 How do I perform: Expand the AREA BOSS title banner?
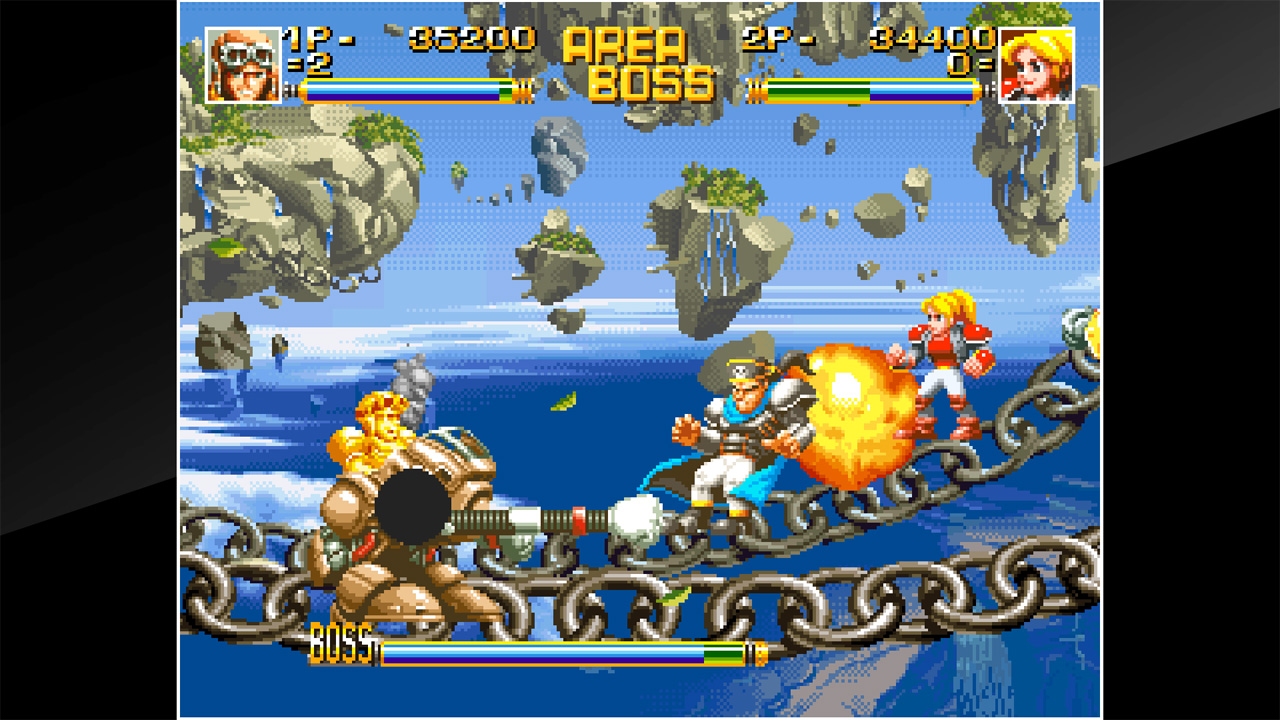(x=640, y=60)
